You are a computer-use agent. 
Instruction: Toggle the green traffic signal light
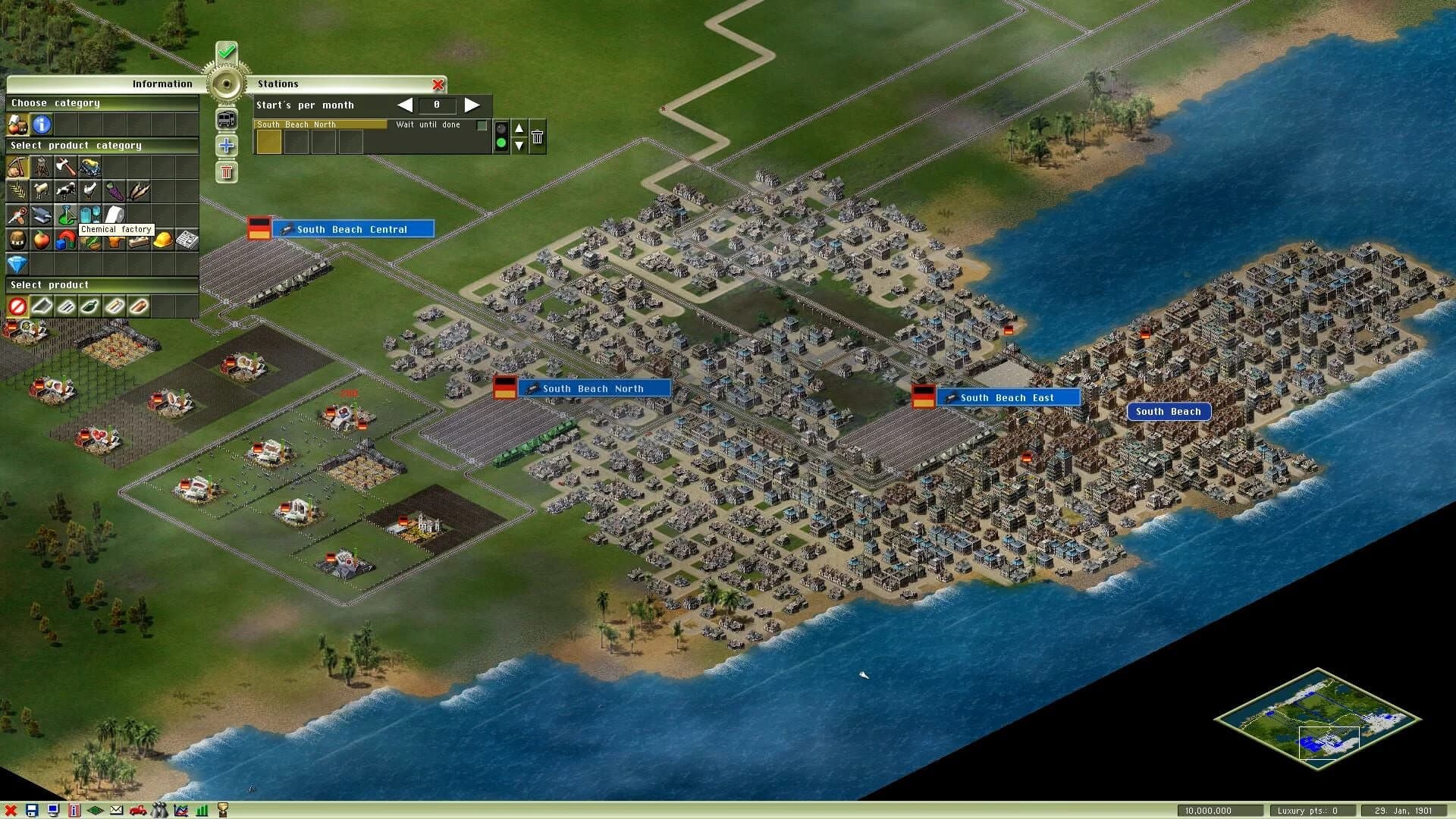(500, 143)
